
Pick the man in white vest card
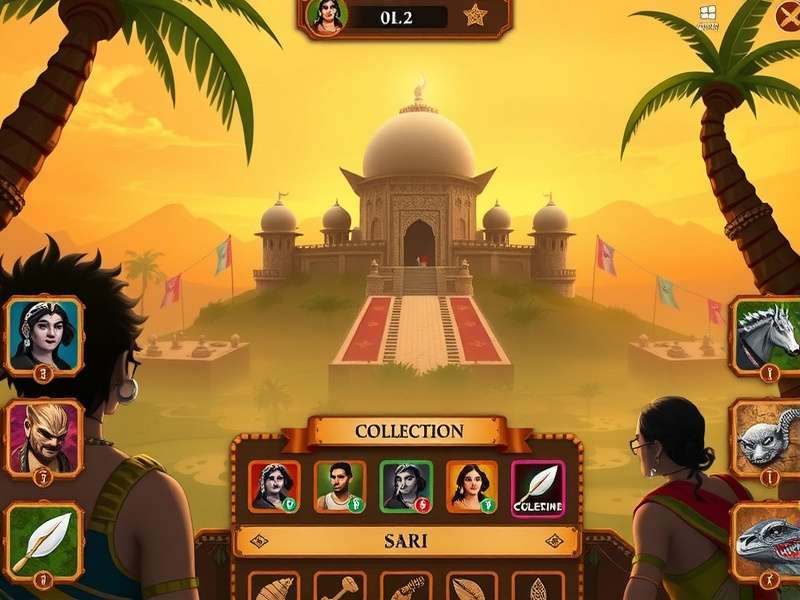(x=340, y=486)
